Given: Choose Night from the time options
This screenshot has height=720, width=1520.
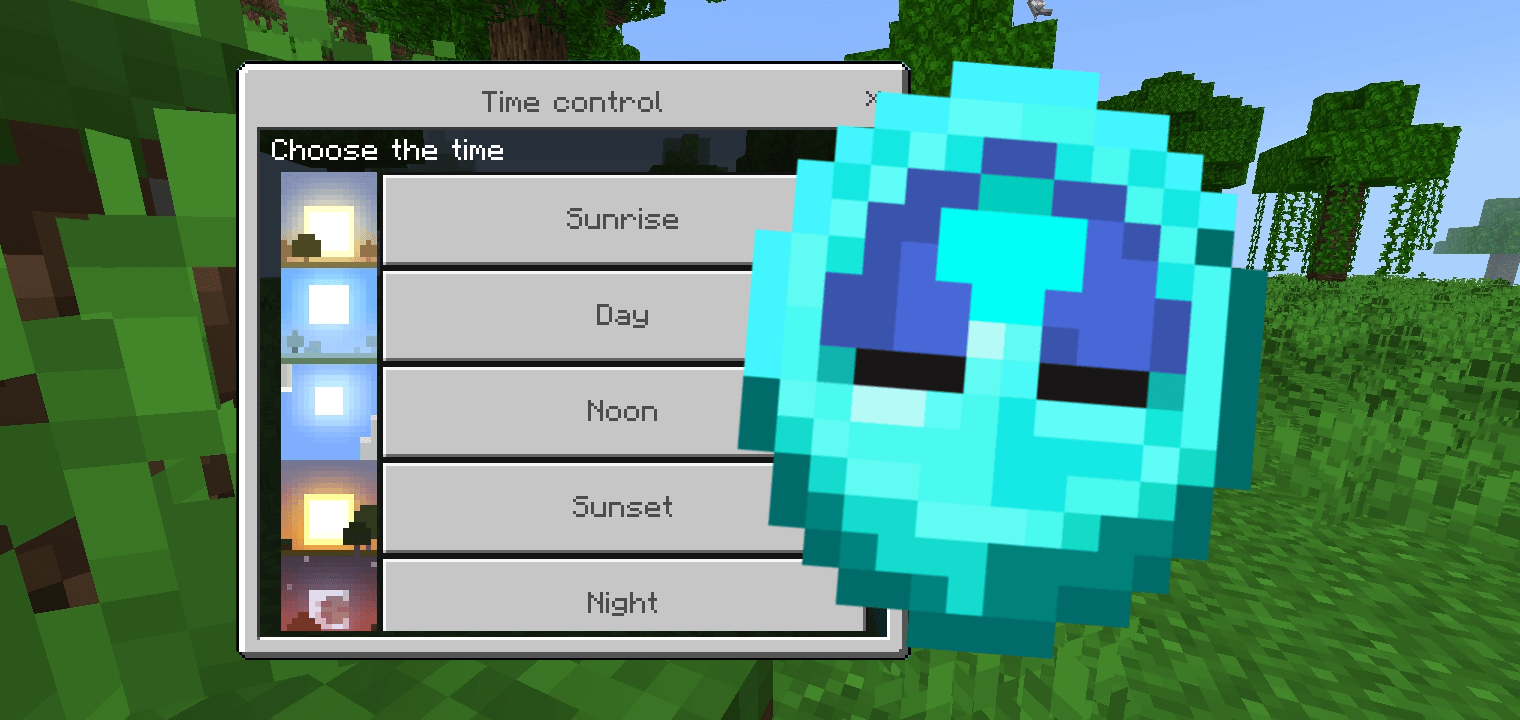Looking at the screenshot, I should [x=622, y=601].
